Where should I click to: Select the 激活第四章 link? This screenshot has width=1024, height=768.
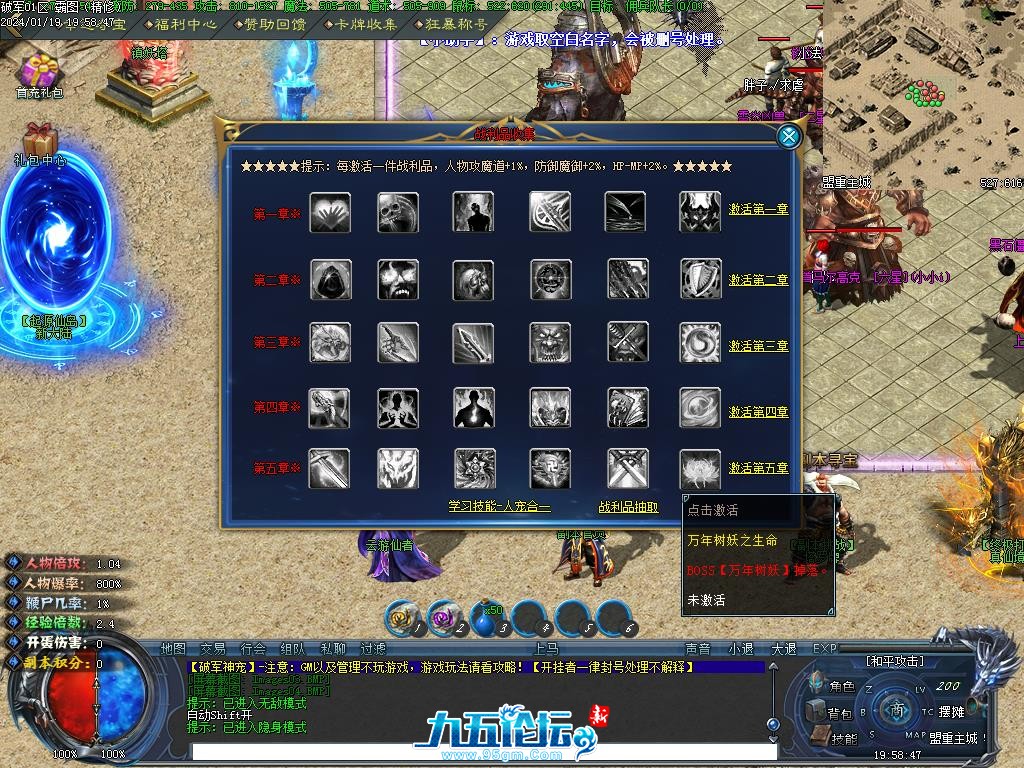point(758,412)
